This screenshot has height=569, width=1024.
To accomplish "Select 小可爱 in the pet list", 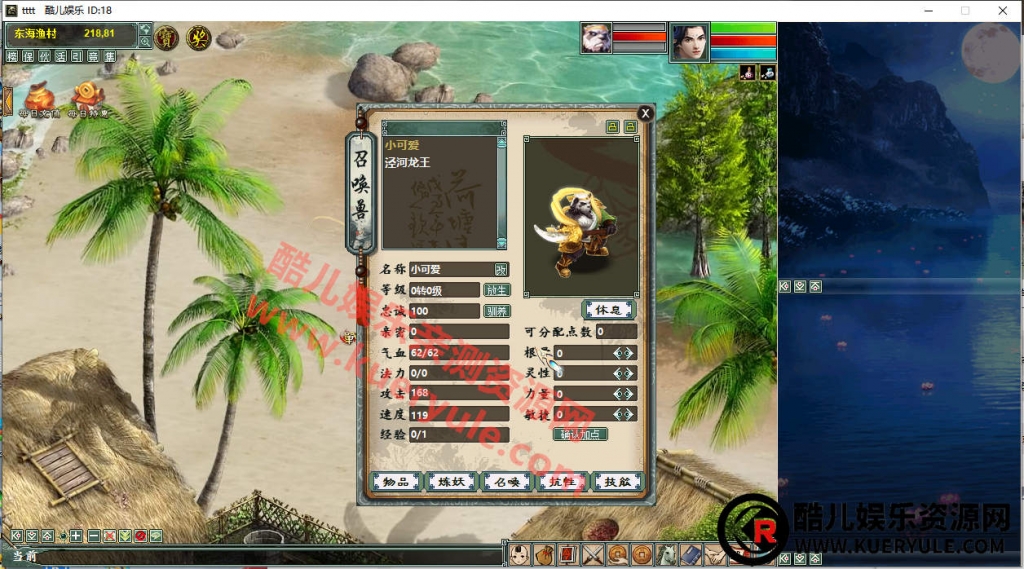I will [402, 145].
